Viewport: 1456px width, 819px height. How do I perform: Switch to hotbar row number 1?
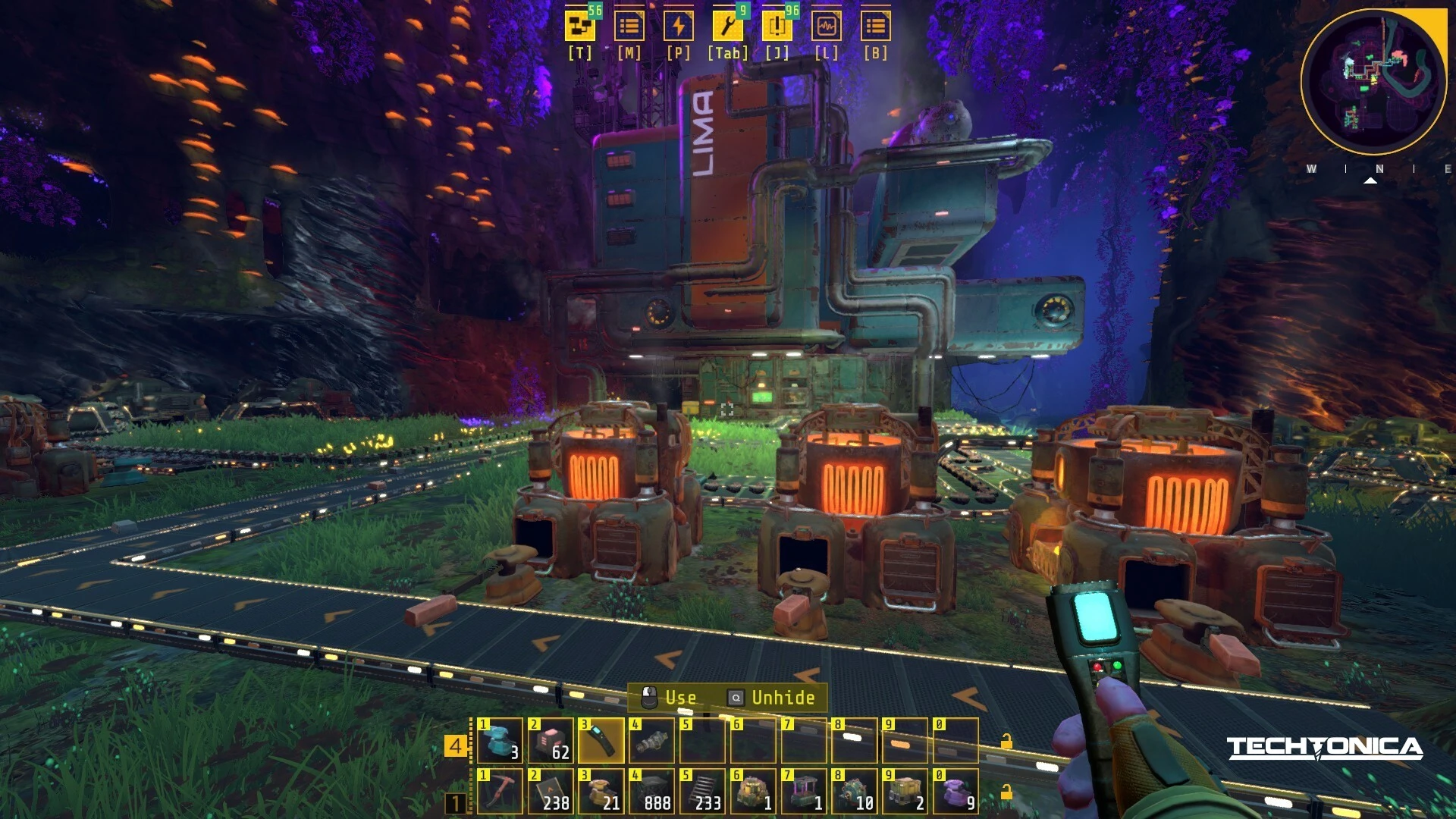(x=456, y=802)
